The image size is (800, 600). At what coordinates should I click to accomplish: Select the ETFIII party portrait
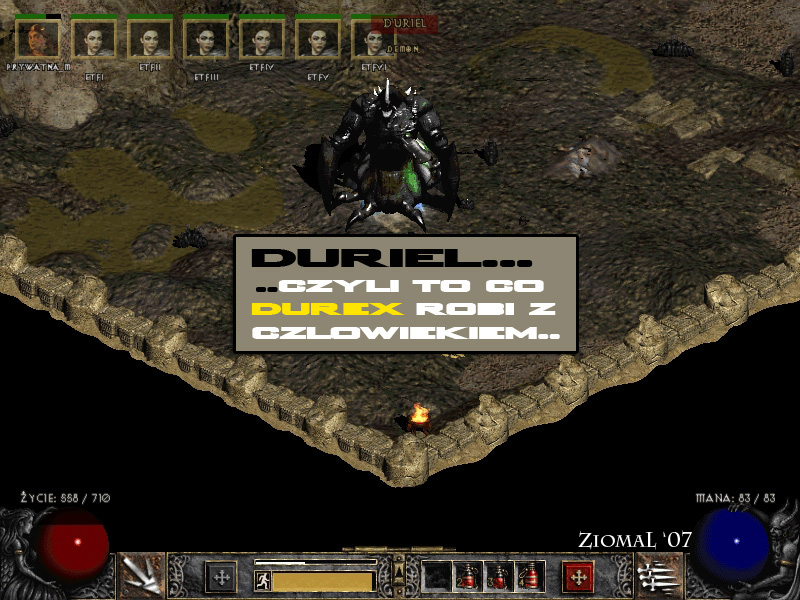click(x=206, y=40)
